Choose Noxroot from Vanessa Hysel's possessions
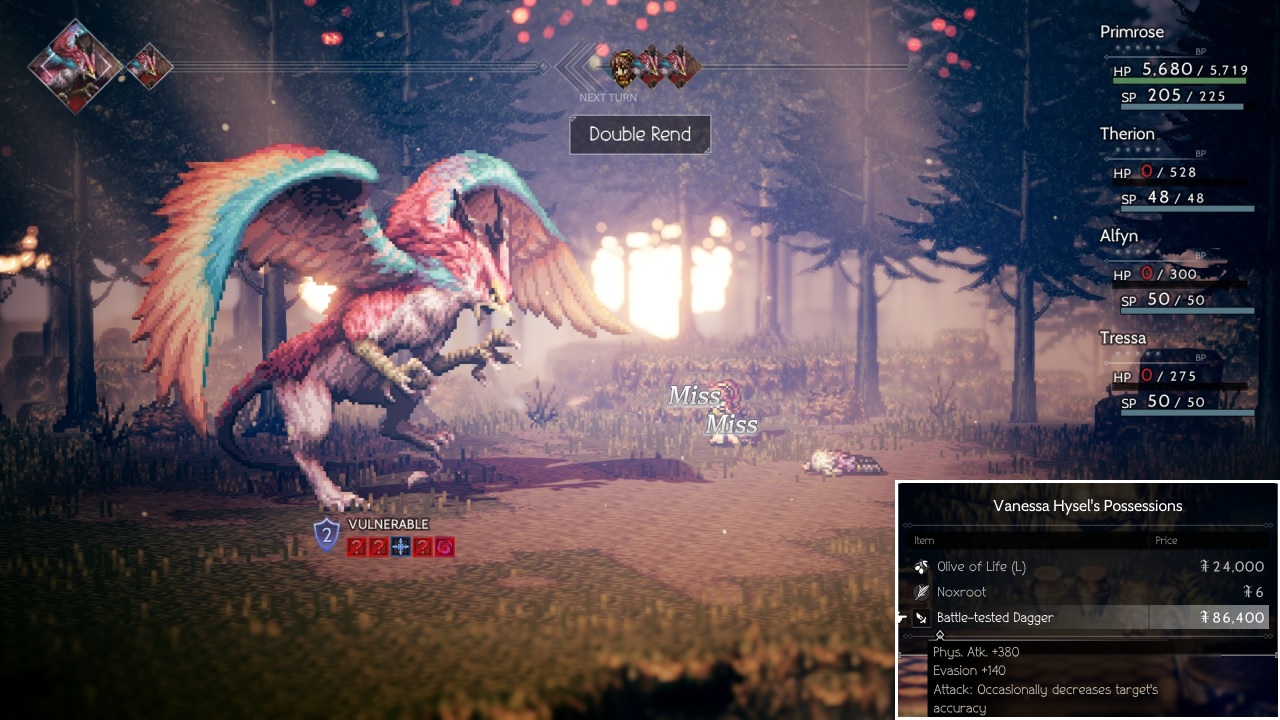This screenshot has width=1280, height=720. tap(1088, 592)
